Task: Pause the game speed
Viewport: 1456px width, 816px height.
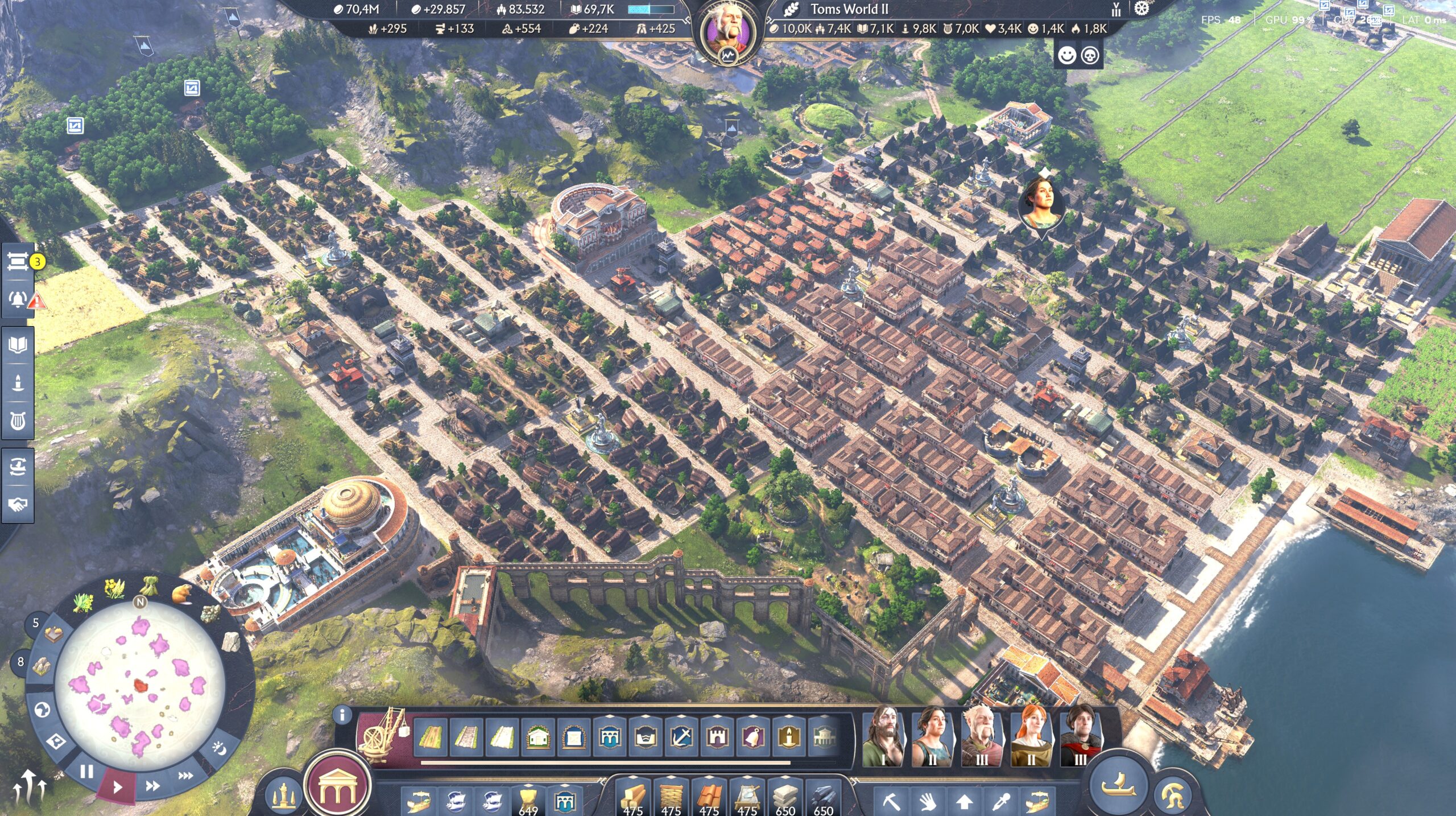Action: click(x=86, y=772)
